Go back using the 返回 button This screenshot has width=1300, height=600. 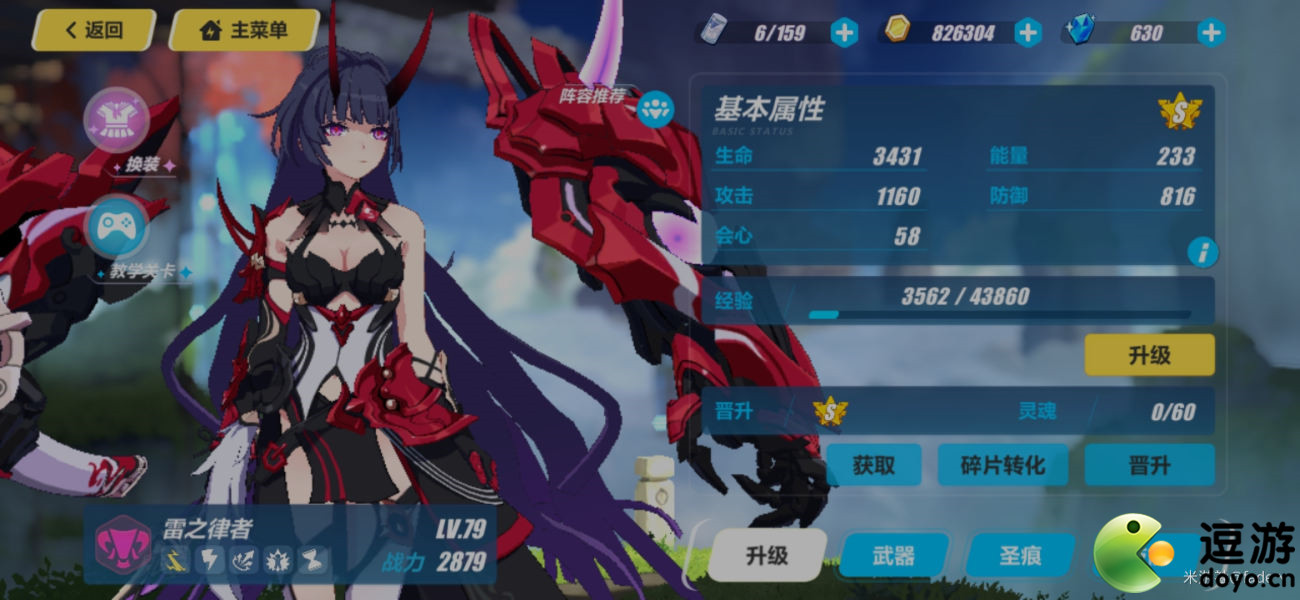click(93, 30)
